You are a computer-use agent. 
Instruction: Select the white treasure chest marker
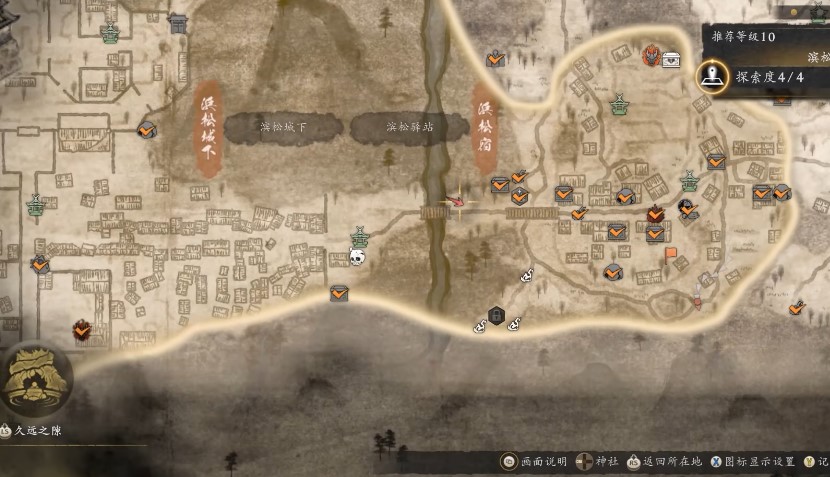(671, 59)
